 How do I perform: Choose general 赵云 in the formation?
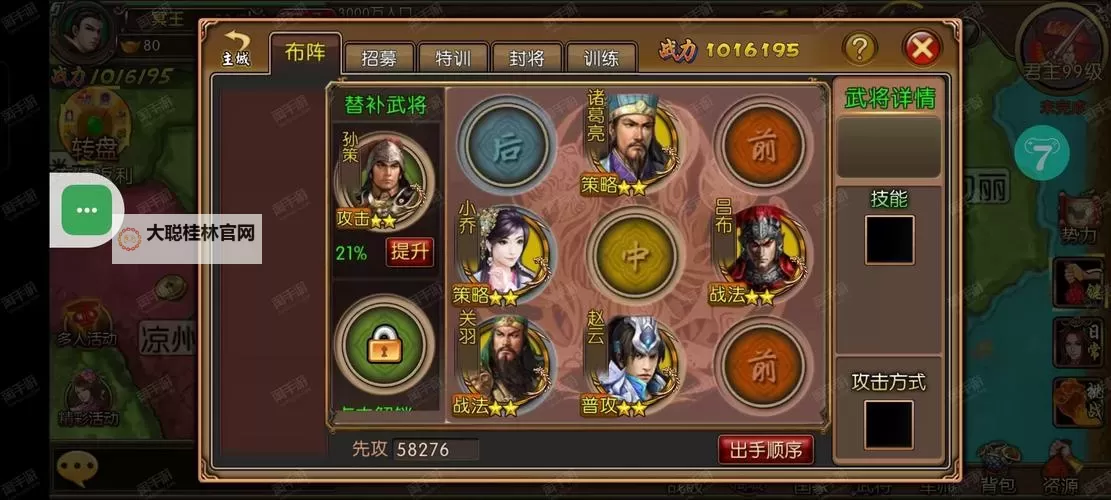click(635, 360)
